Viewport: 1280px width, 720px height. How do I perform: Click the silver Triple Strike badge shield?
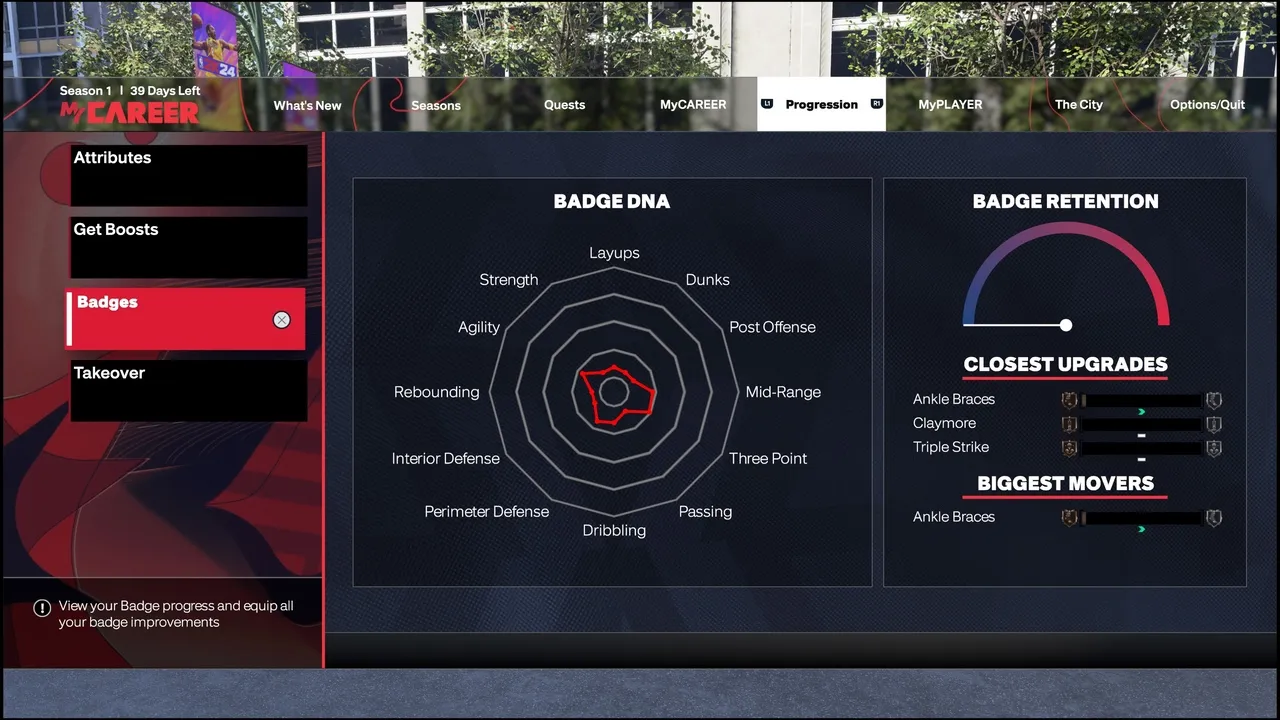click(1214, 448)
